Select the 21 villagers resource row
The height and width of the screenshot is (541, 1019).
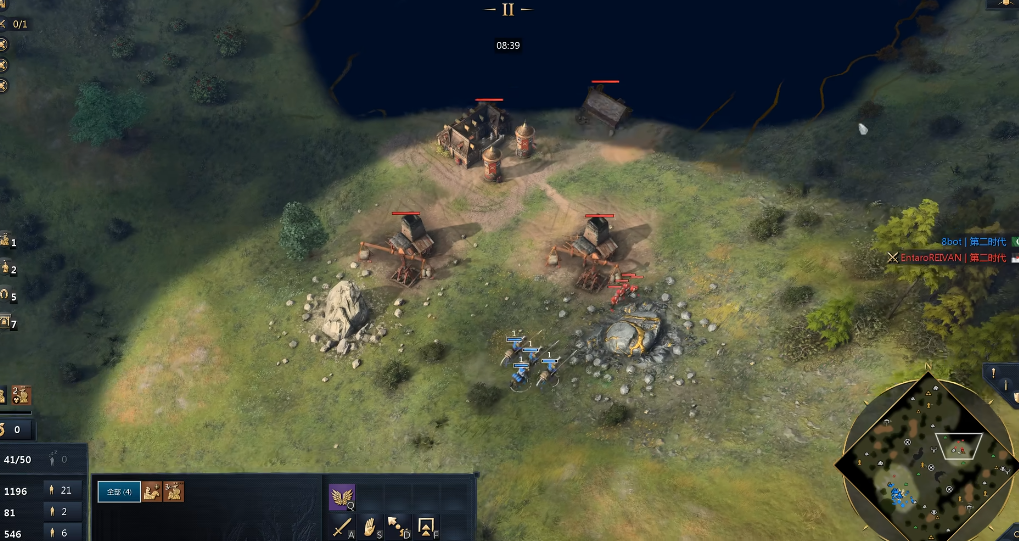(63, 491)
